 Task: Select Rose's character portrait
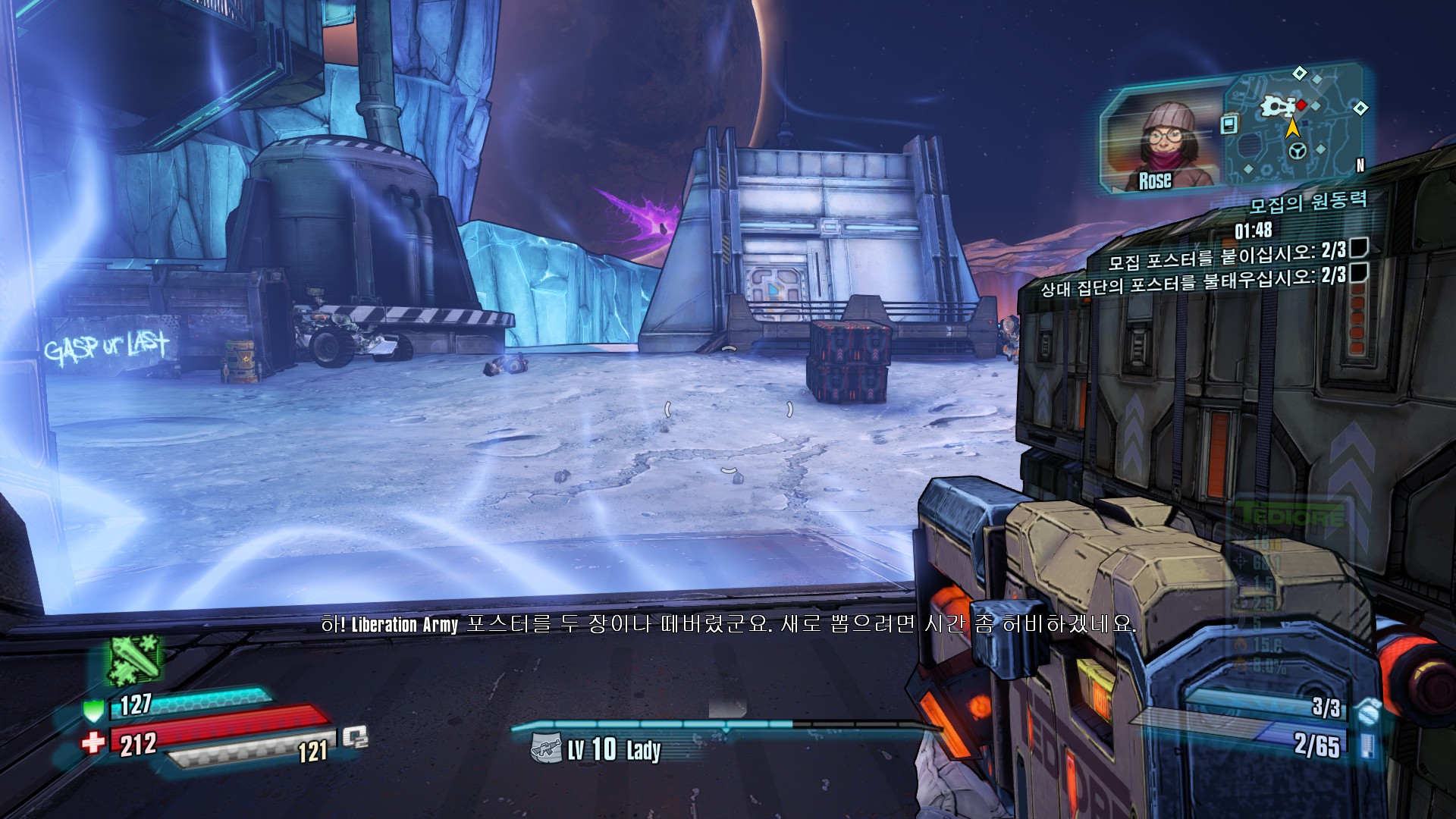[1160, 146]
